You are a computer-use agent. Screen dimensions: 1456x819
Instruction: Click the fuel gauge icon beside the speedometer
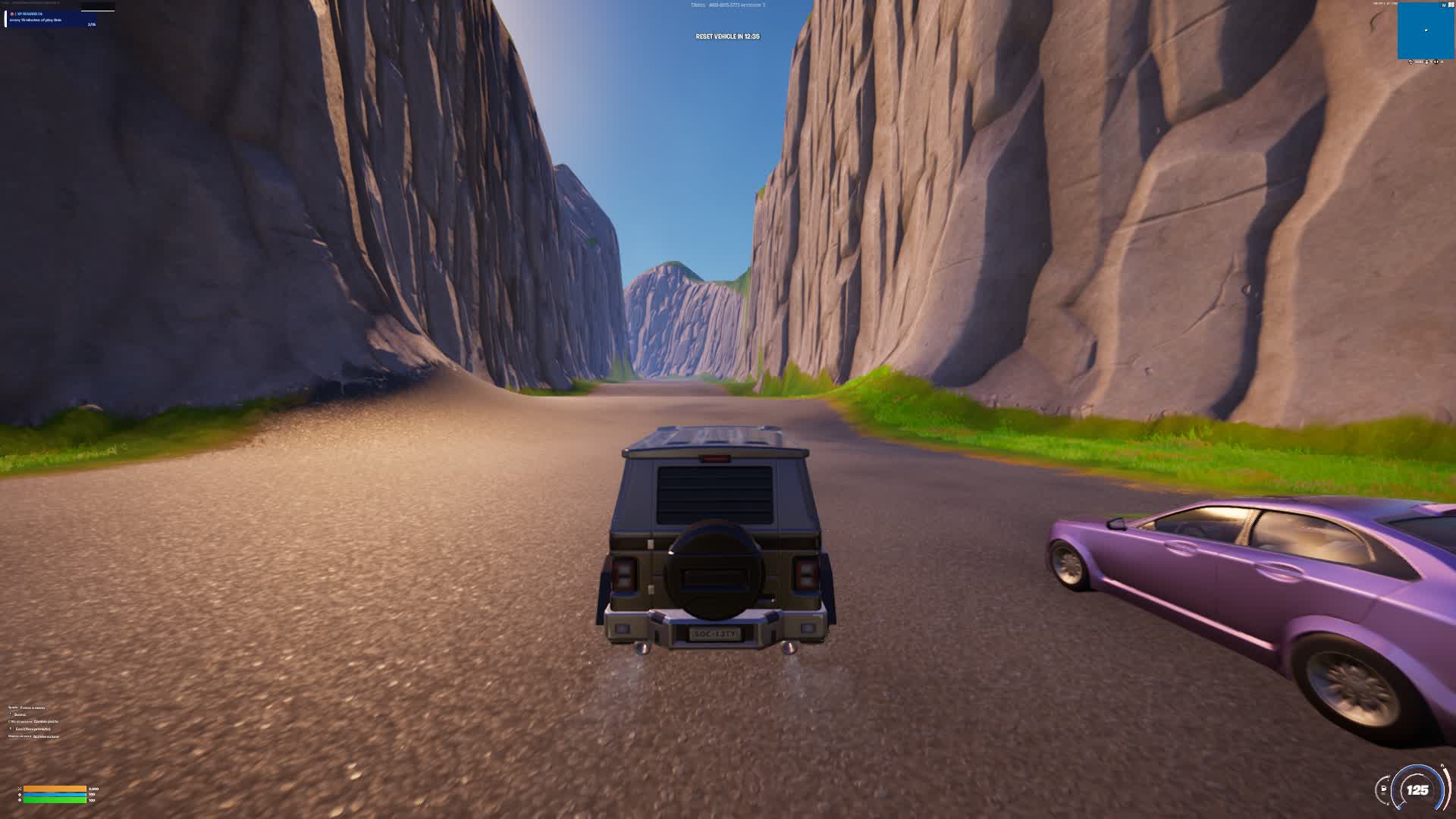click(1383, 788)
